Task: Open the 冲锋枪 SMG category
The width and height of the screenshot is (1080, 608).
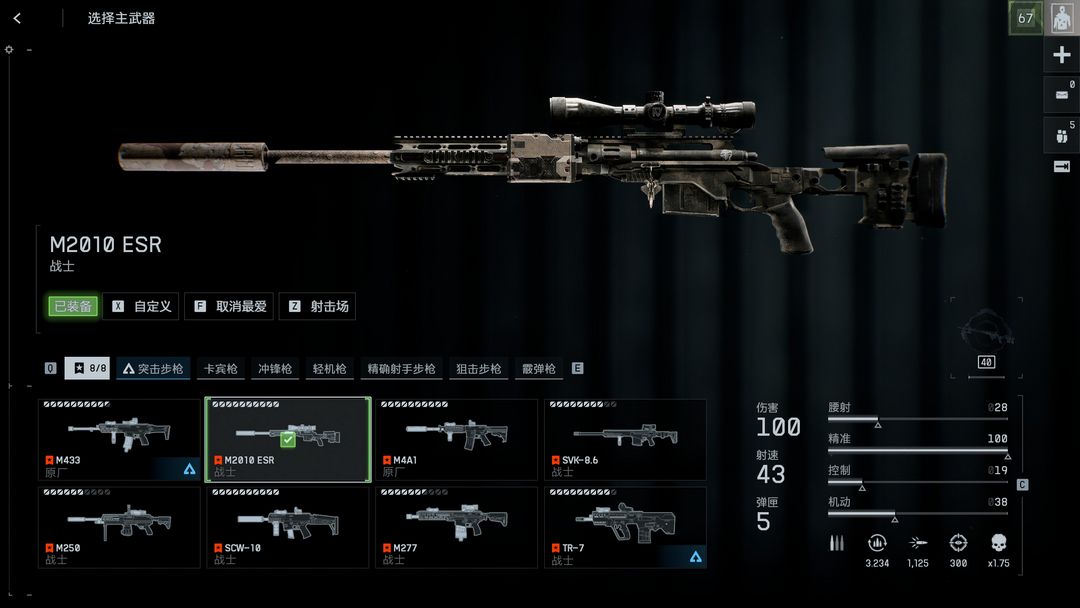Action: click(x=274, y=368)
